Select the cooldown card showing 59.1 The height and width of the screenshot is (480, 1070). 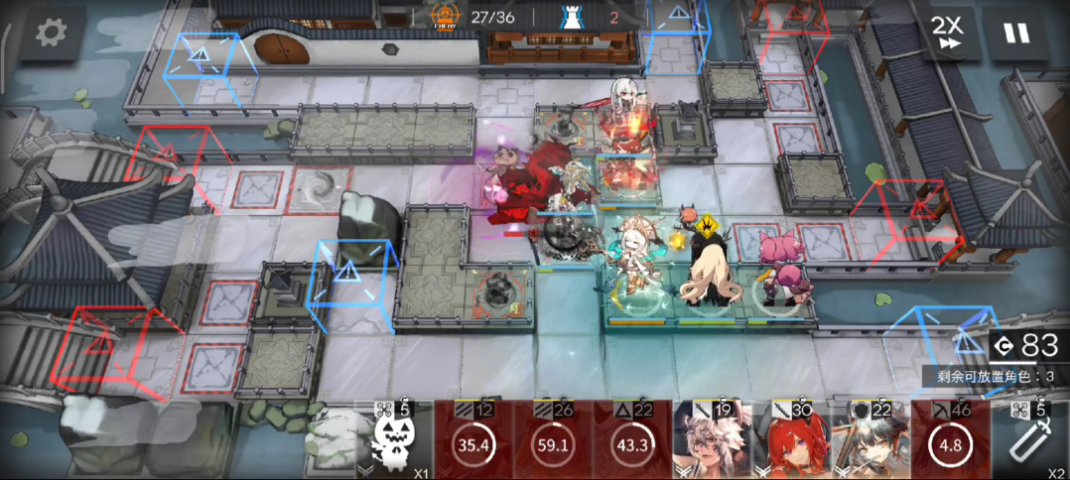[x=553, y=441]
